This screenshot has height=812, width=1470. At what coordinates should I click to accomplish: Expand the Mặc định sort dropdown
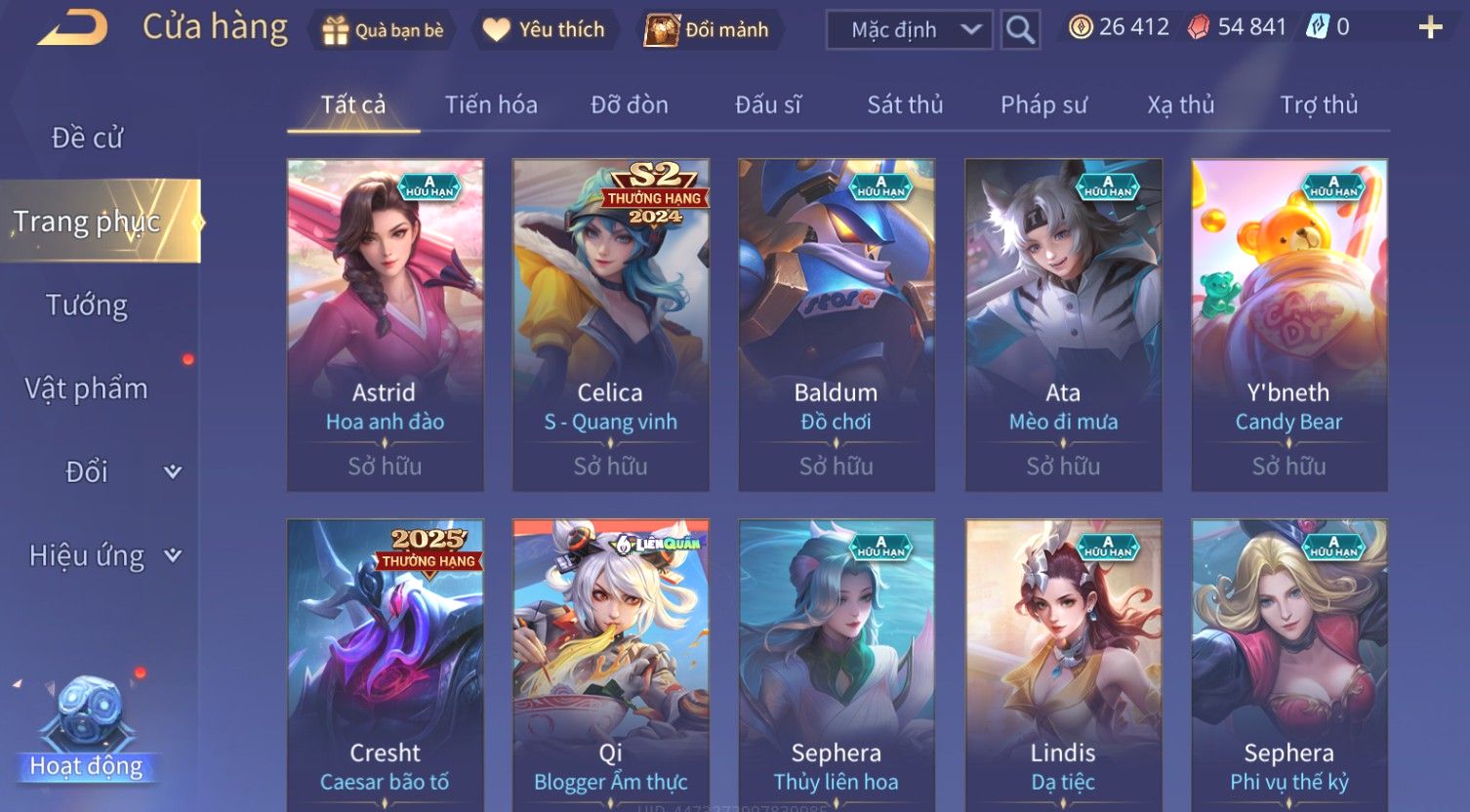[x=909, y=30]
